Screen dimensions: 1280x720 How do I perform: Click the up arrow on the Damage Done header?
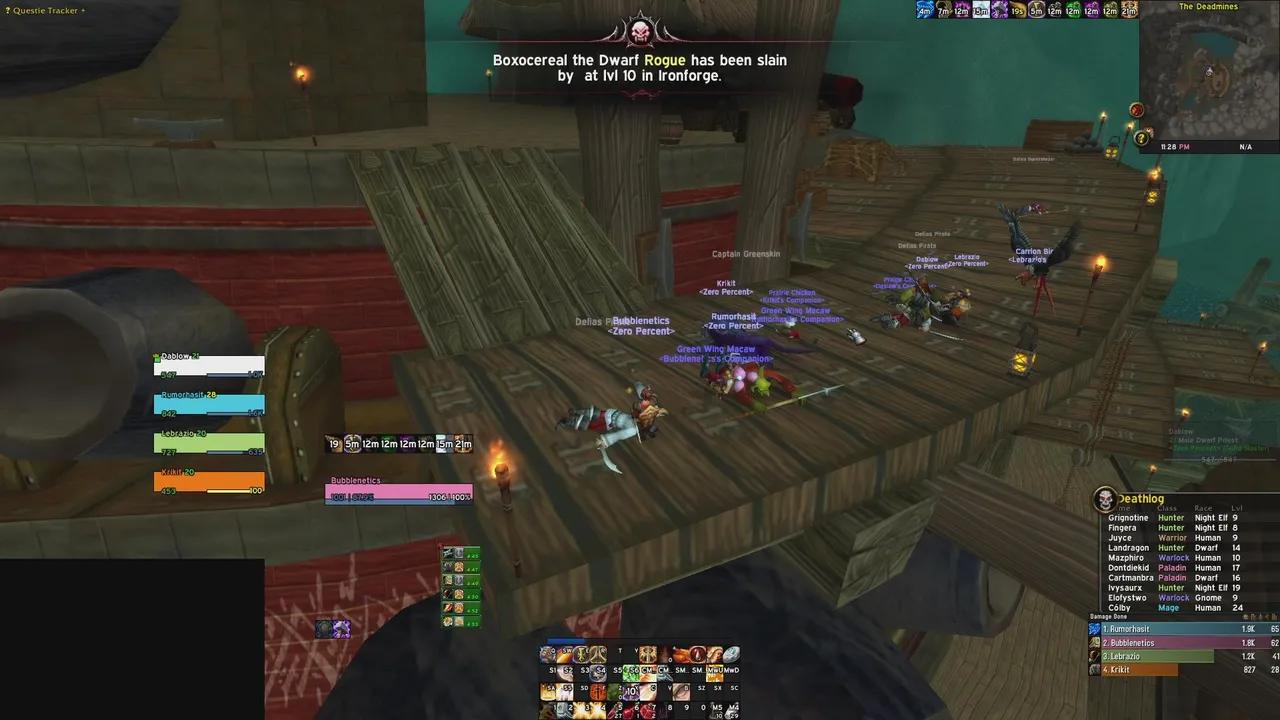[x=1258, y=617]
